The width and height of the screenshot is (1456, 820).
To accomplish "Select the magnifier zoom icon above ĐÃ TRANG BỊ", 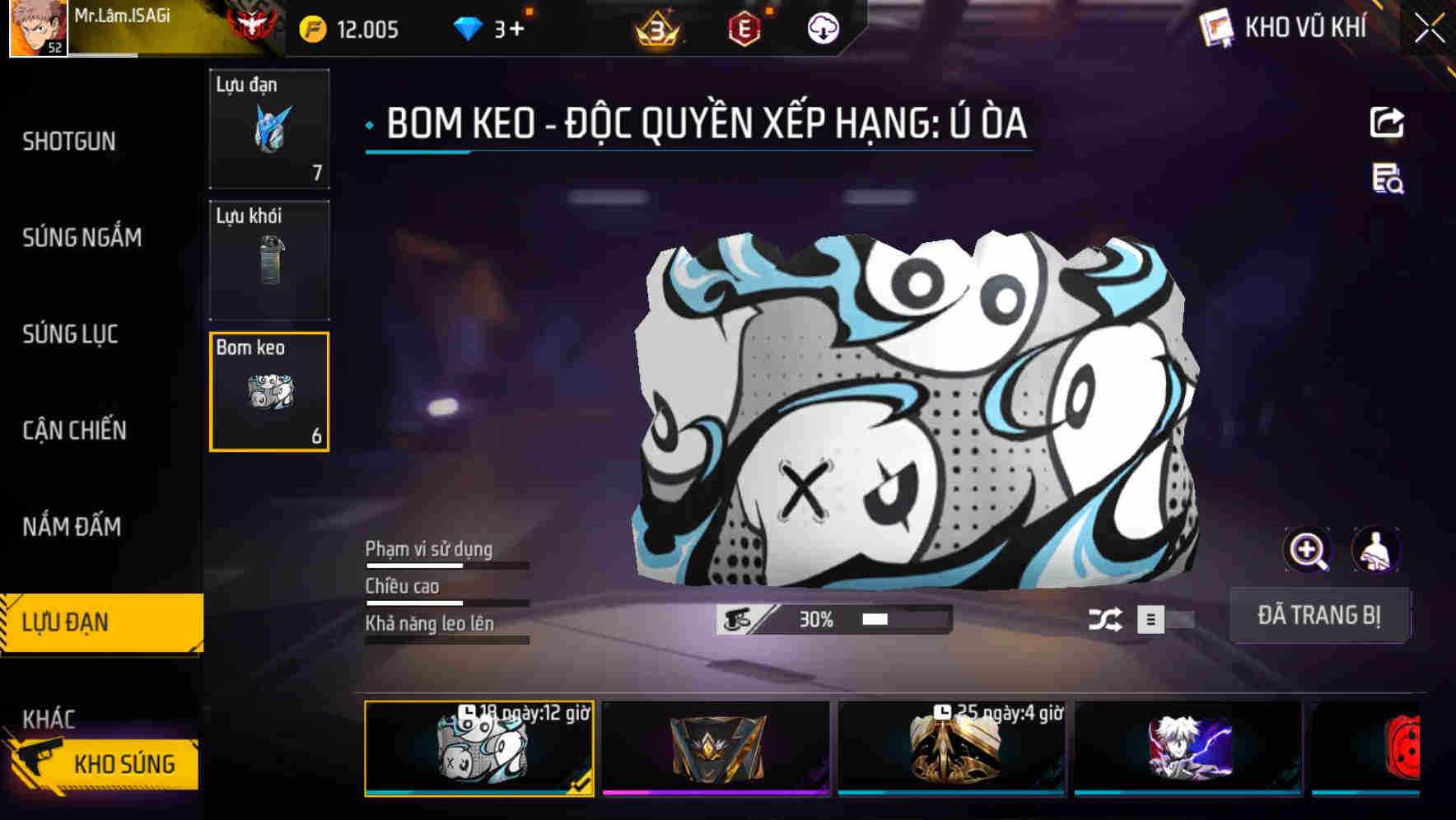I will pyautogui.click(x=1308, y=550).
